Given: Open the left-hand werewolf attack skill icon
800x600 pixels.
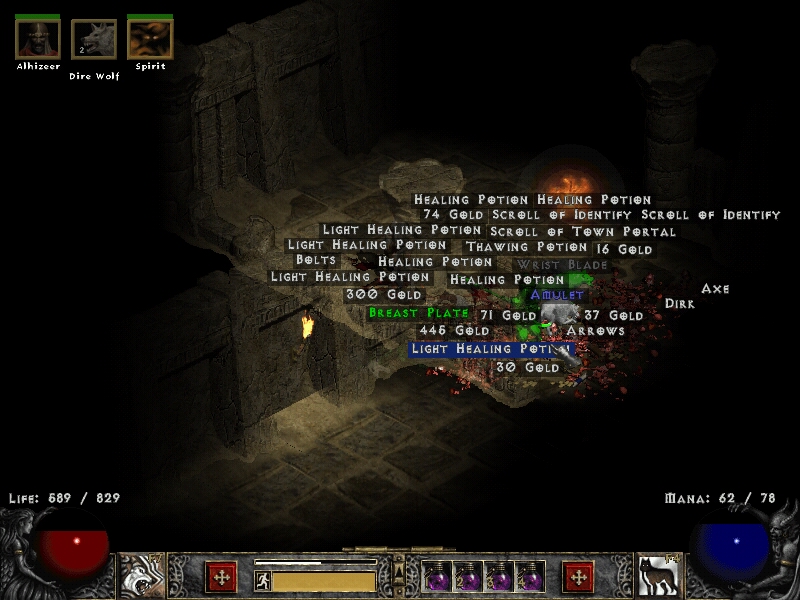Looking at the screenshot, I should point(142,574).
